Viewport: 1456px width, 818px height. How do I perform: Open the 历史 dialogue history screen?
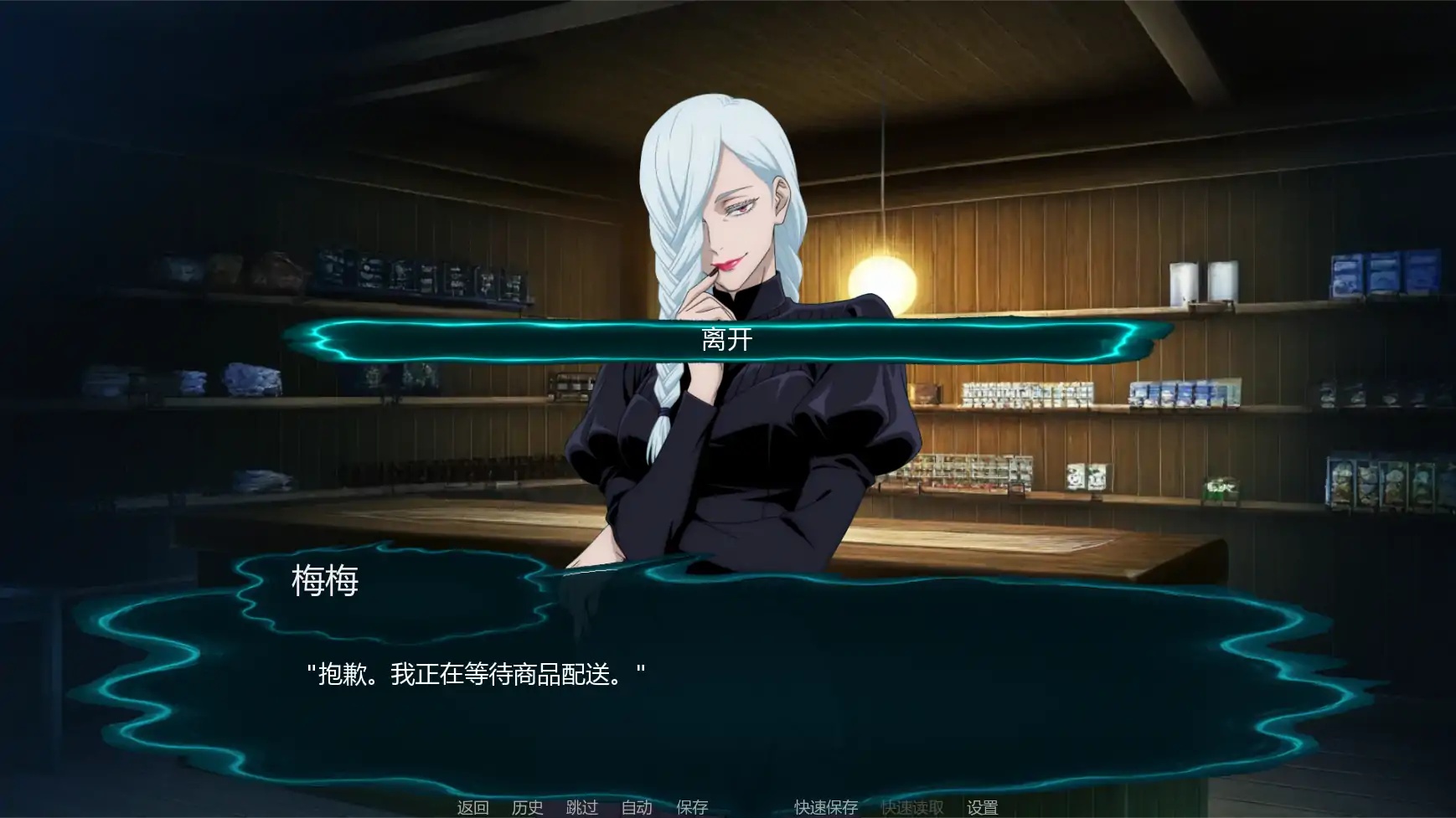click(525, 809)
